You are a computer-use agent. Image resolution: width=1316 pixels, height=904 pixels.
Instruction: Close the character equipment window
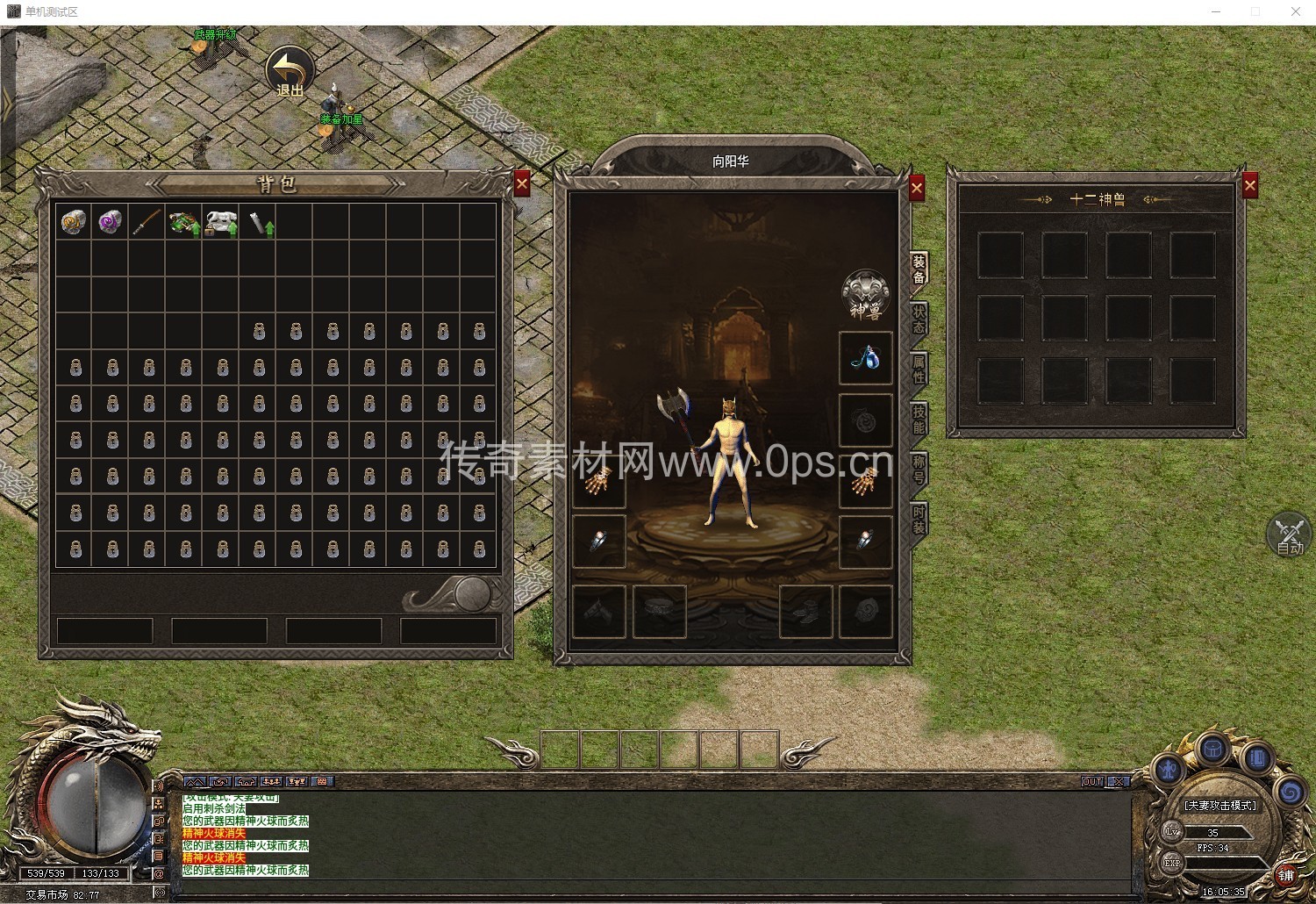click(917, 188)
